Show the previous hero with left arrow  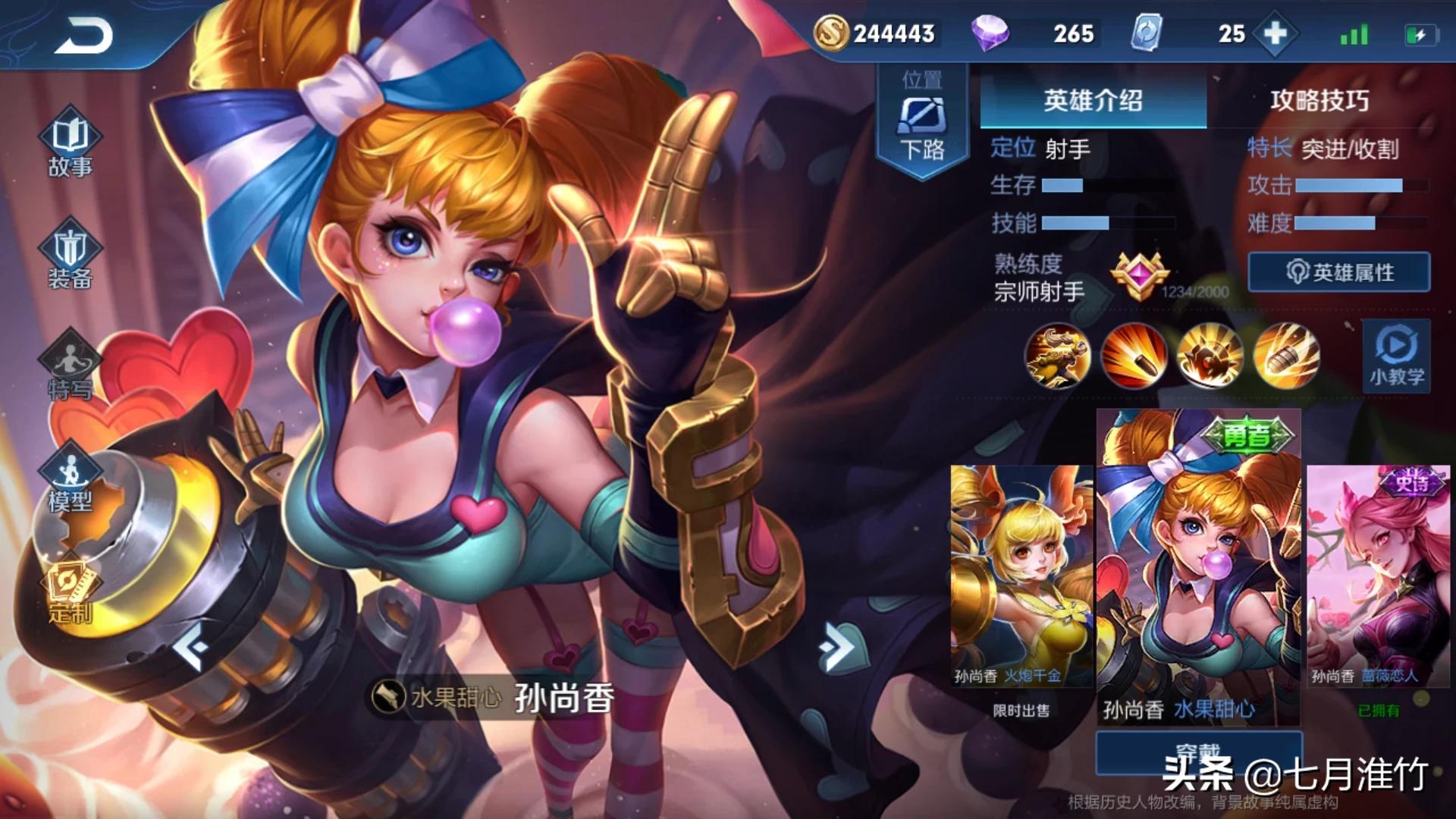[x=191, y=646]
